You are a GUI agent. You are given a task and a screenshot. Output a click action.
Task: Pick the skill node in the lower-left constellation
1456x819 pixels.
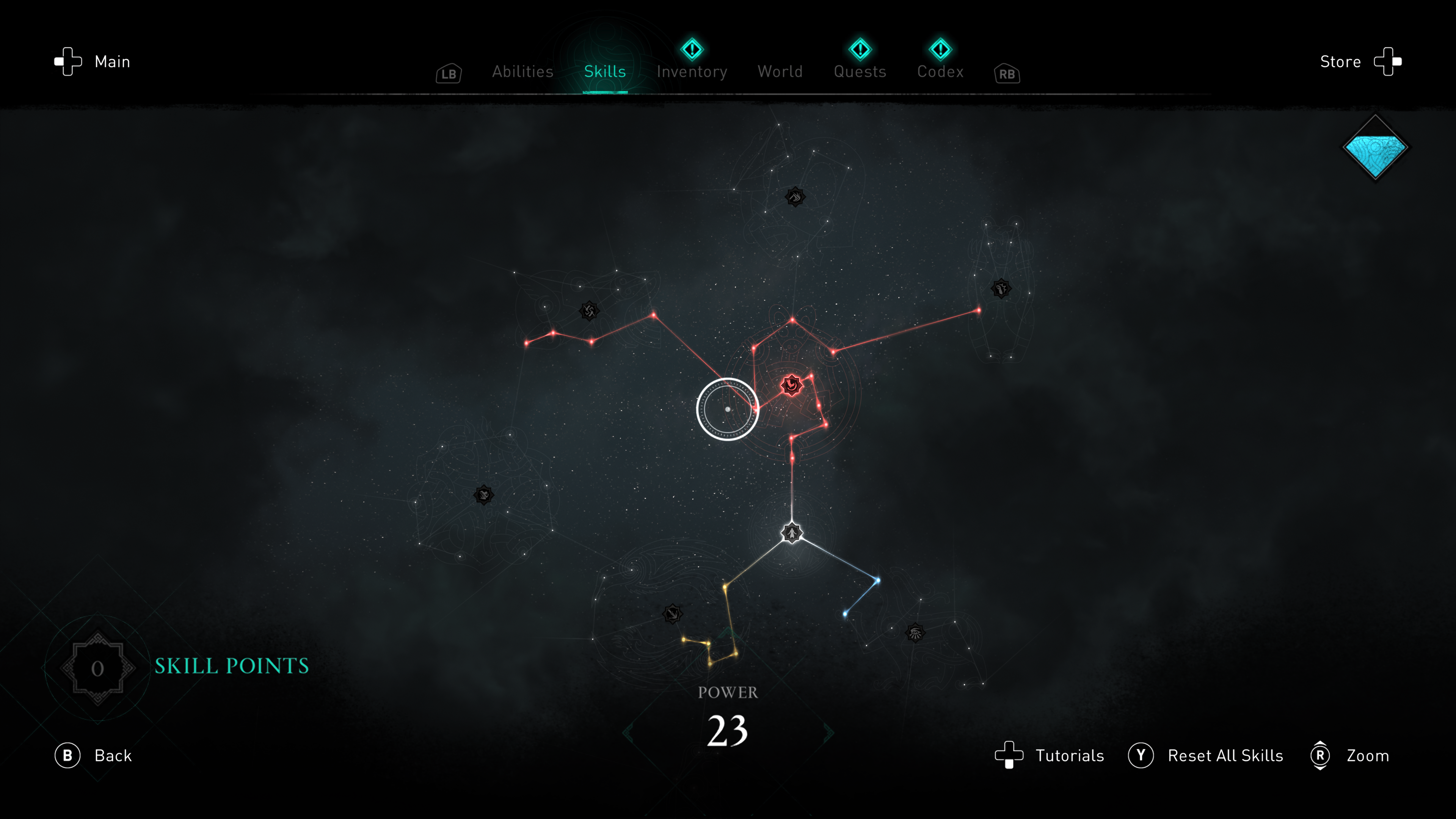(484, 495)
